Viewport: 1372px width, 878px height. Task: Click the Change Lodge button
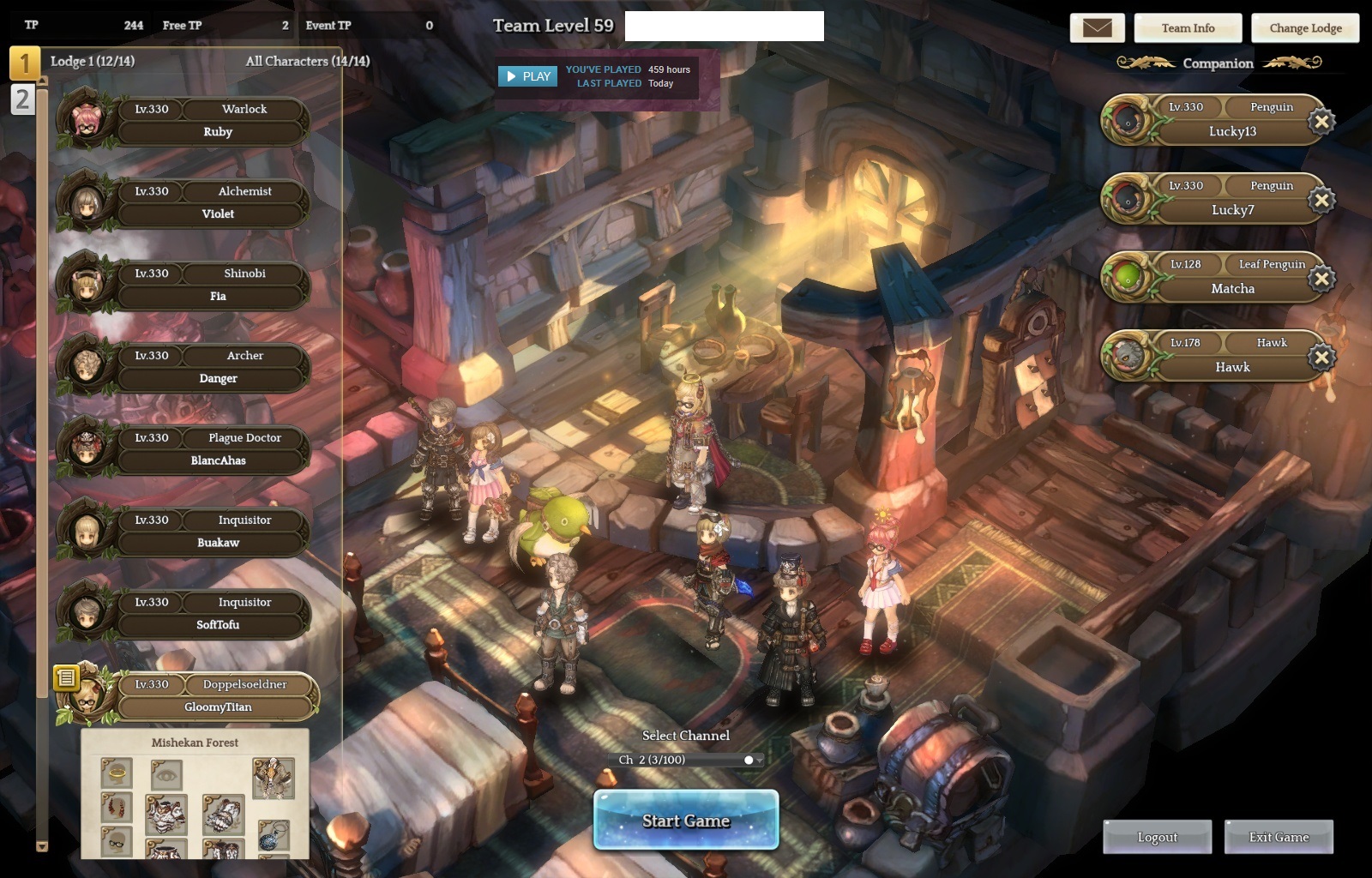coord(1305,28)
